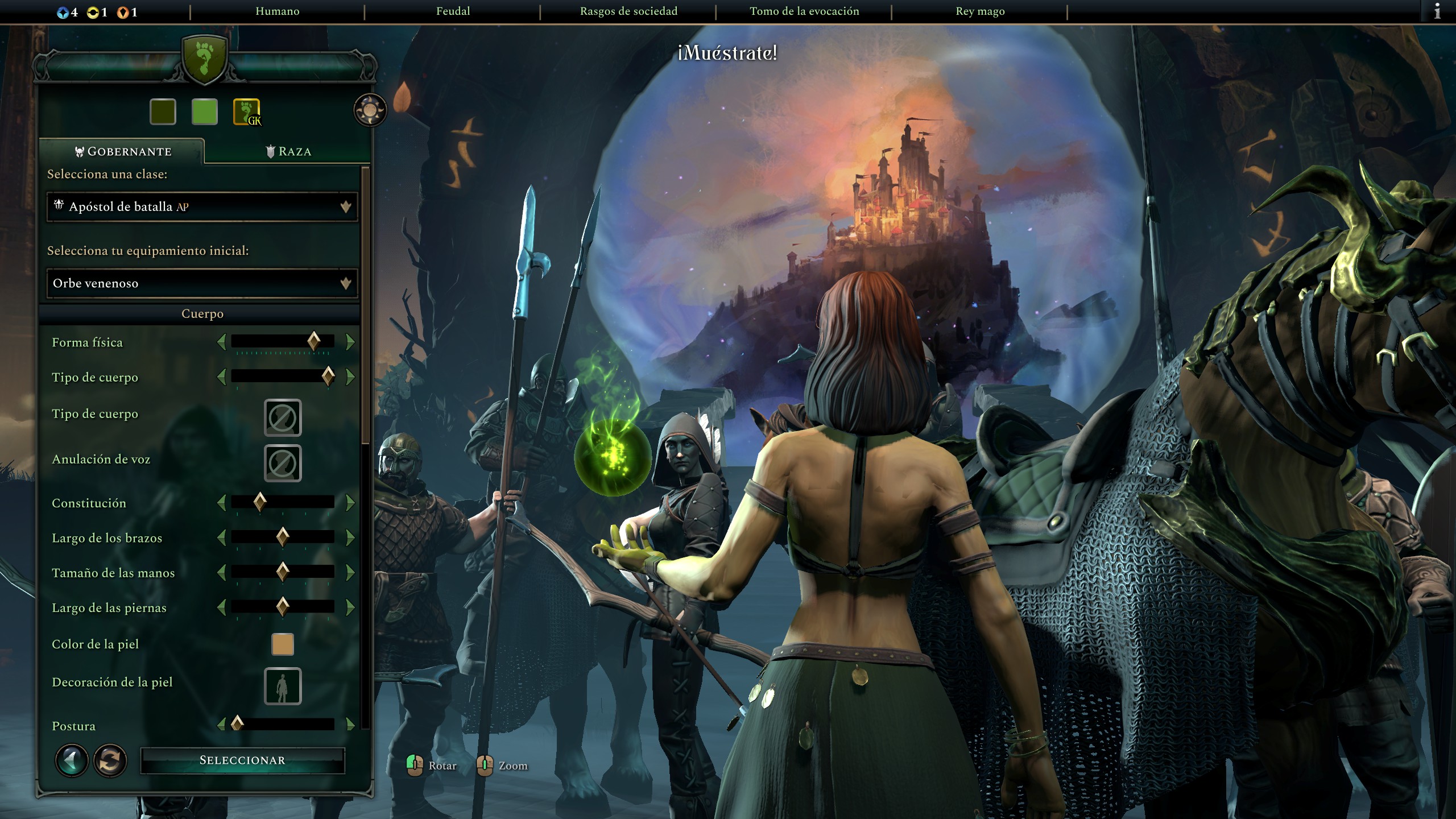The image size is (1456, 819).
Task: Go to the Humano step in the top bar
Action: pyautogui.click(x=277, y=11)
